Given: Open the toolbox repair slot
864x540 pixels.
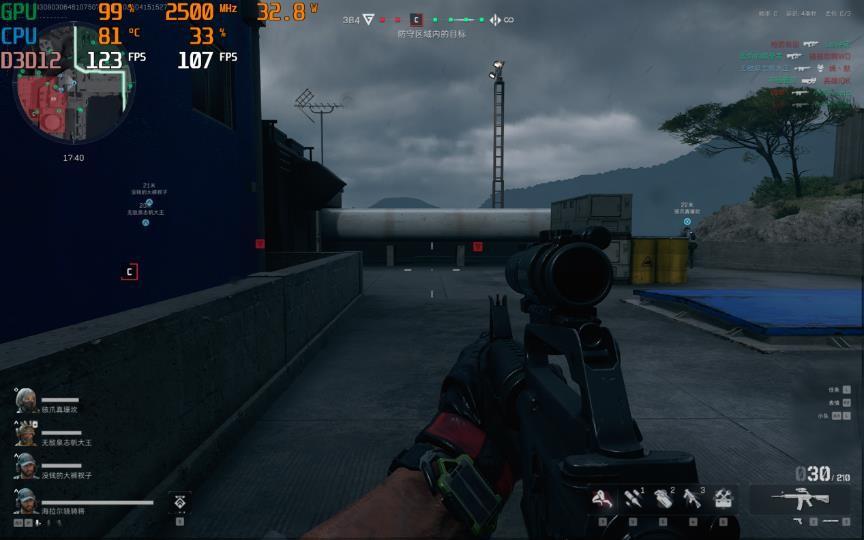Looking at the screenshot, I should 723,498.
